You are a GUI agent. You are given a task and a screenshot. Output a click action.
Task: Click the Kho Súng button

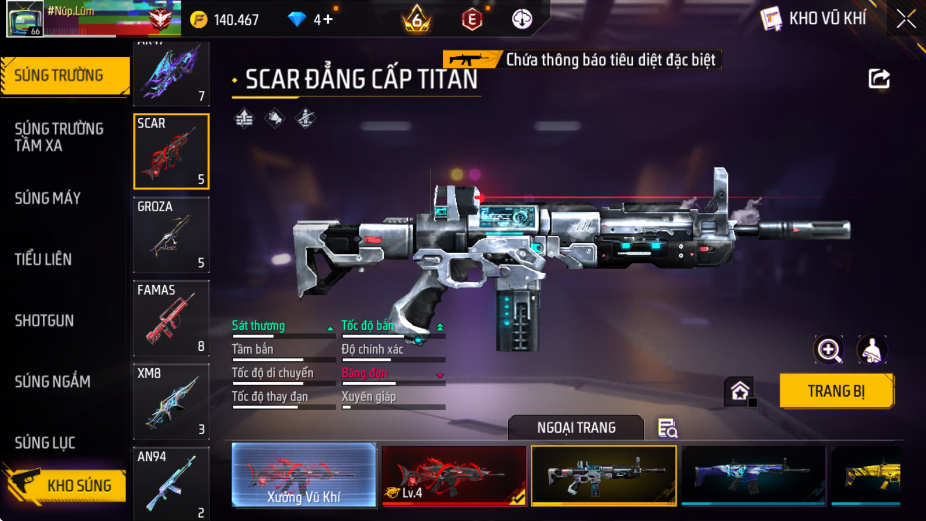[x=70, y=486]
